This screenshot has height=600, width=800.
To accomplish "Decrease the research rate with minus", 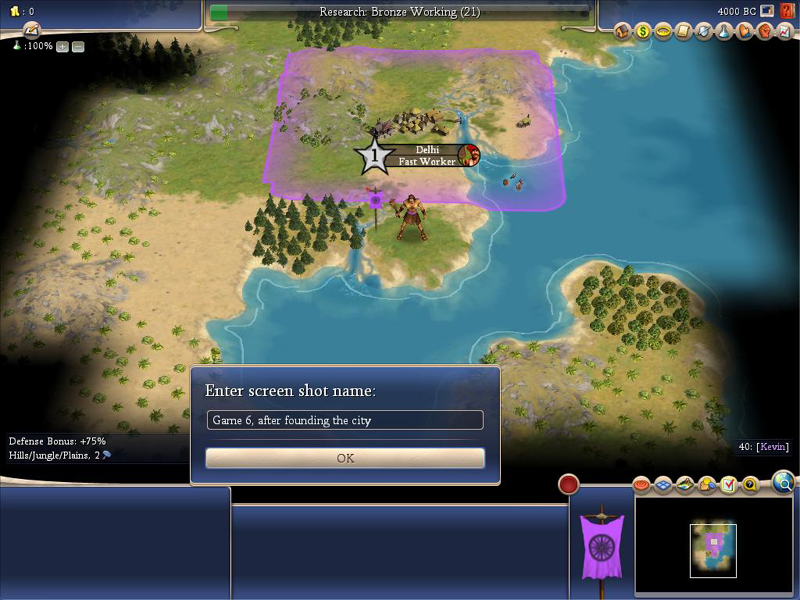I will pos(78,46).
